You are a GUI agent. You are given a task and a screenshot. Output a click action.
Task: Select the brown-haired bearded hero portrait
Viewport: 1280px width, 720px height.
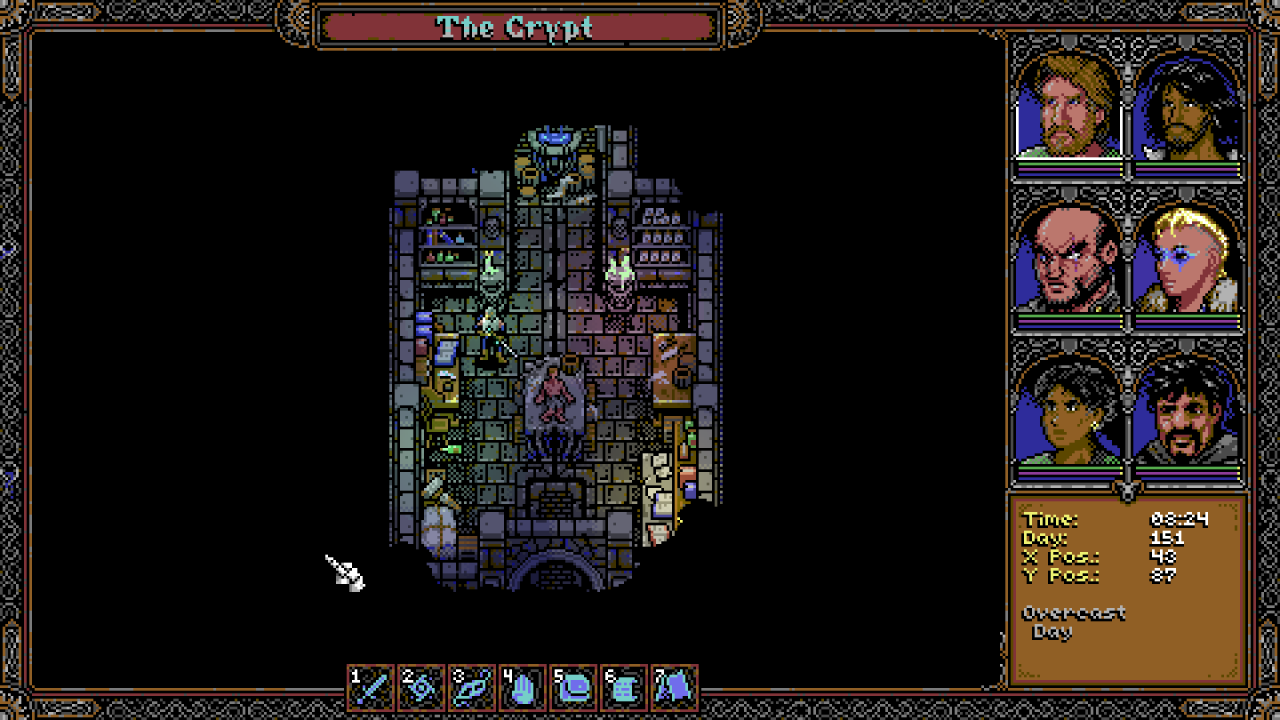click(x=1069, y=108)
